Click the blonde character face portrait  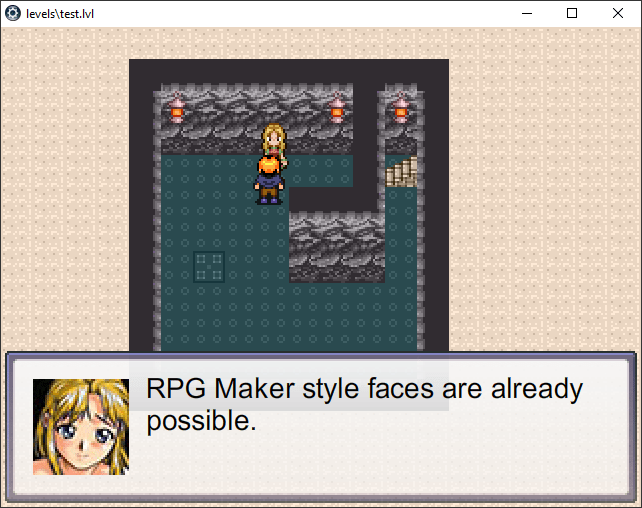tap(81, 426)
